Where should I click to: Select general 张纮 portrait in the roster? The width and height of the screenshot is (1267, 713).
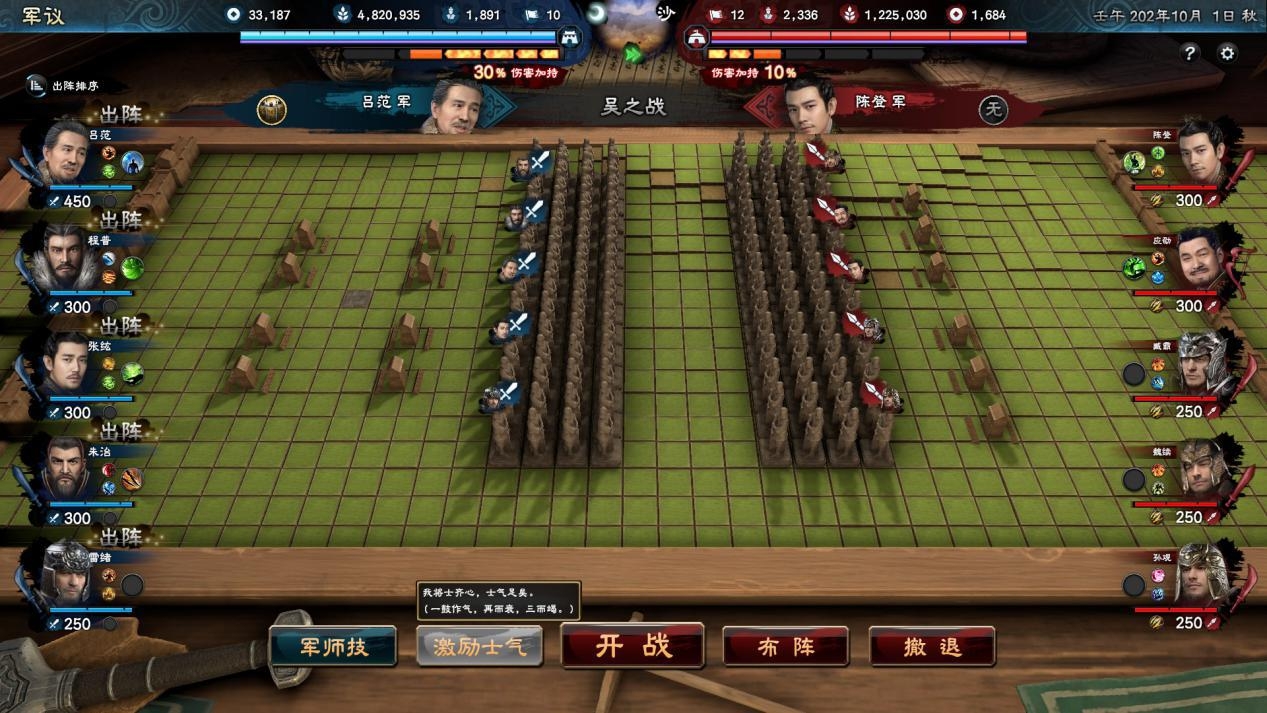point(66,364)
